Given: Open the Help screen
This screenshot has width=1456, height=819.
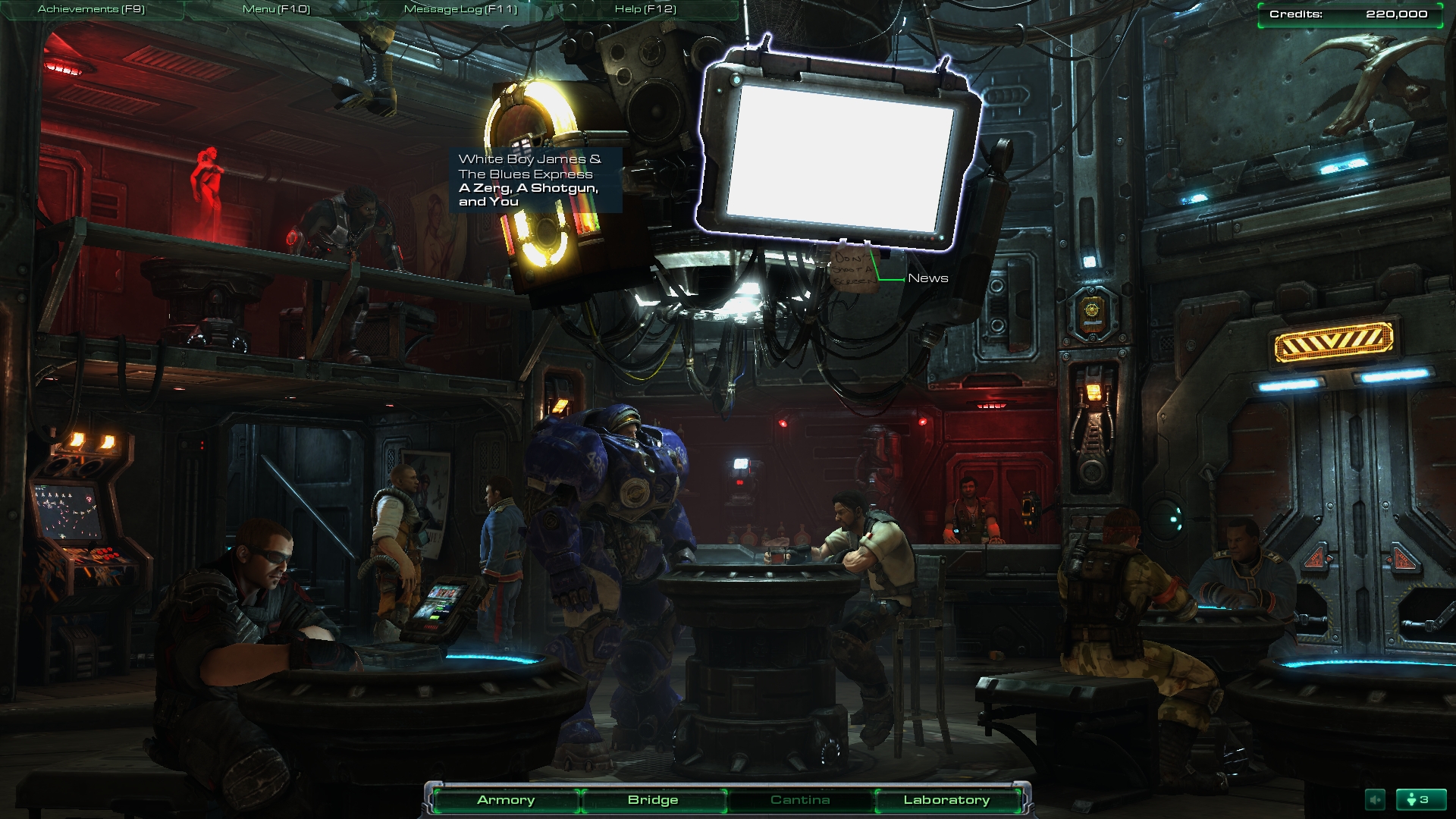Looking at the screenshot, I should click(x=645, y=9).
